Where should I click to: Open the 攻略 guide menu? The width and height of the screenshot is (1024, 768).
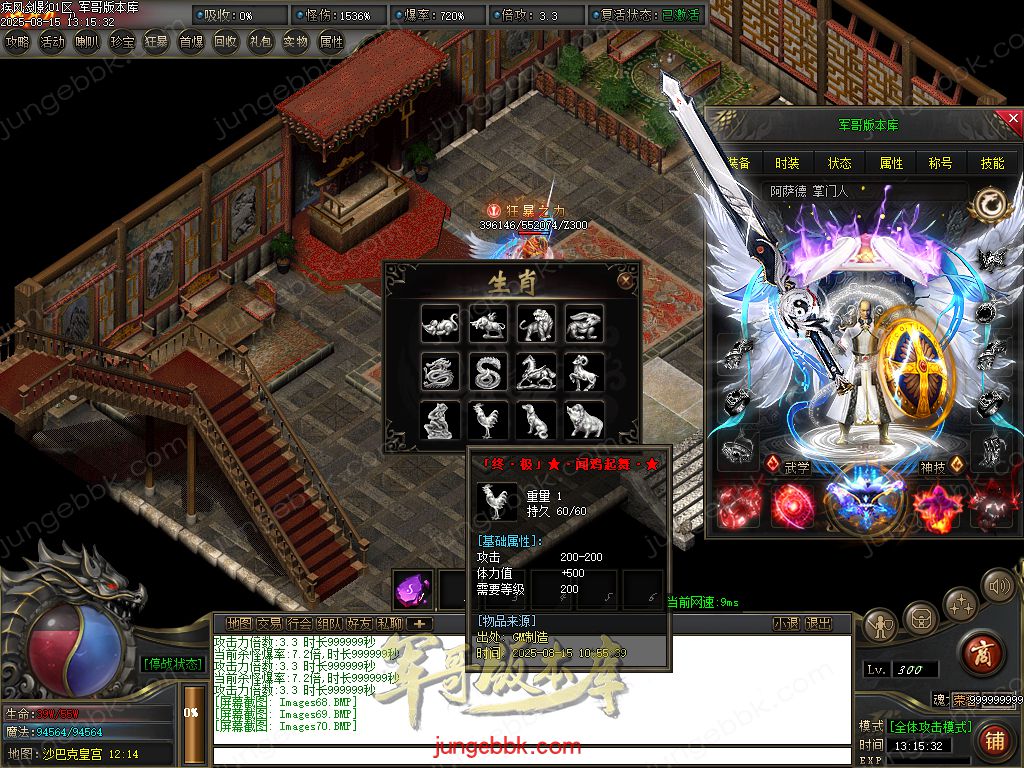pyautogui.click(x=18, y=42)
